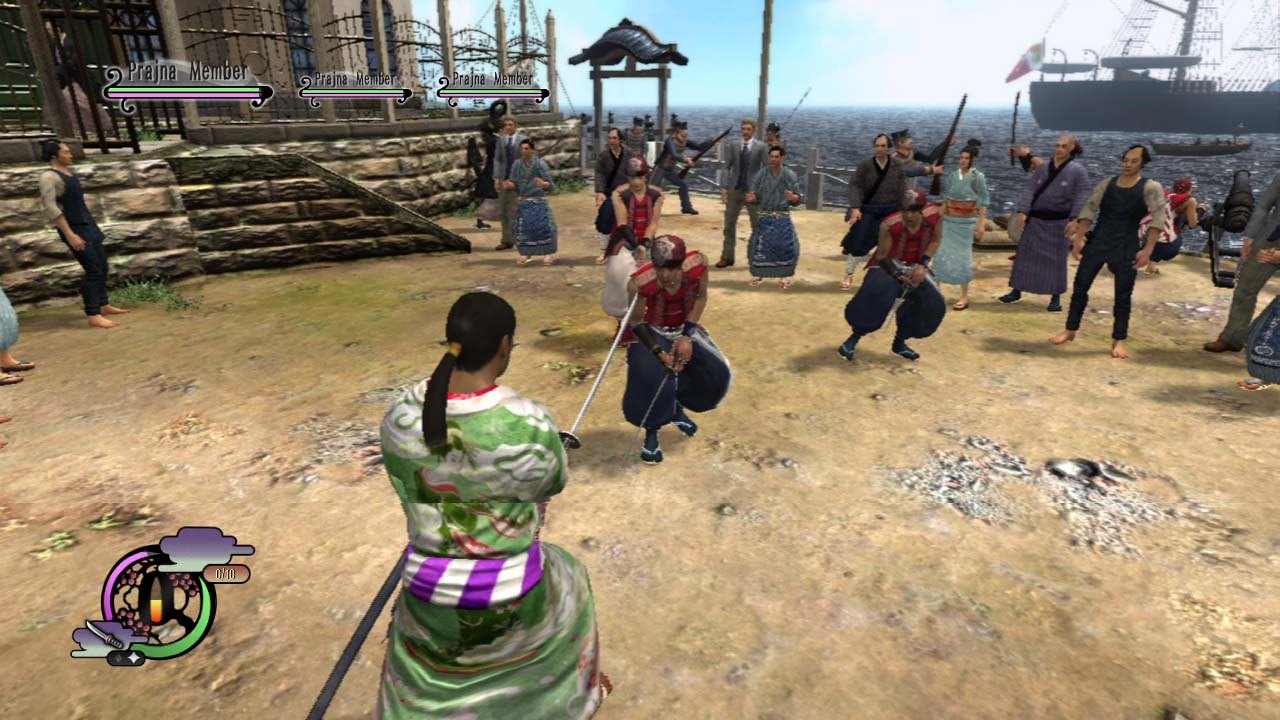The width and height of the screenshot is (1280, 720).
Task: Click the pink gauge strip under the third nameplate
Action: click(x=491, y=97)
